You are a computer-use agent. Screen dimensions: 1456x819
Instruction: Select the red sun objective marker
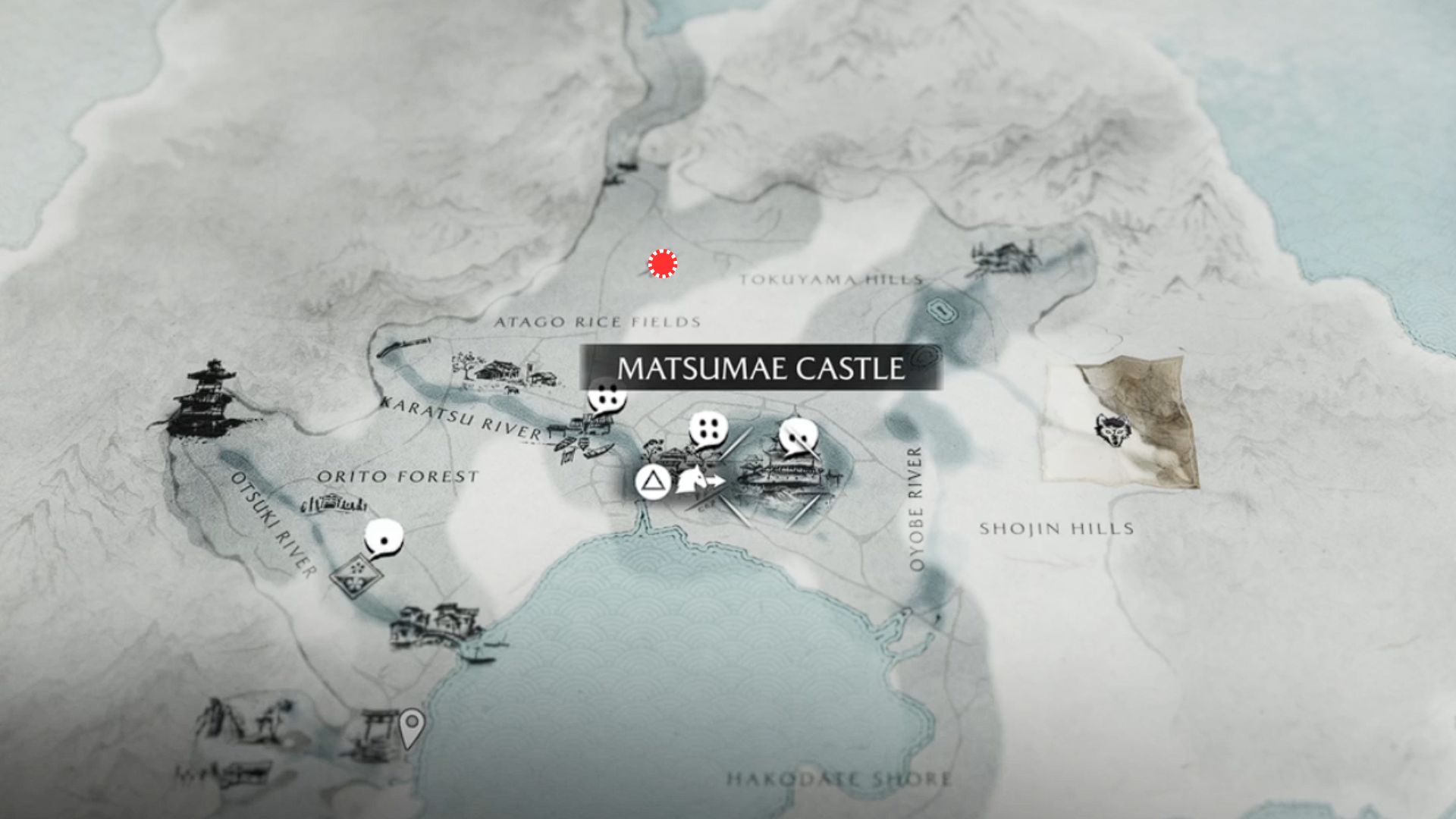662,263
